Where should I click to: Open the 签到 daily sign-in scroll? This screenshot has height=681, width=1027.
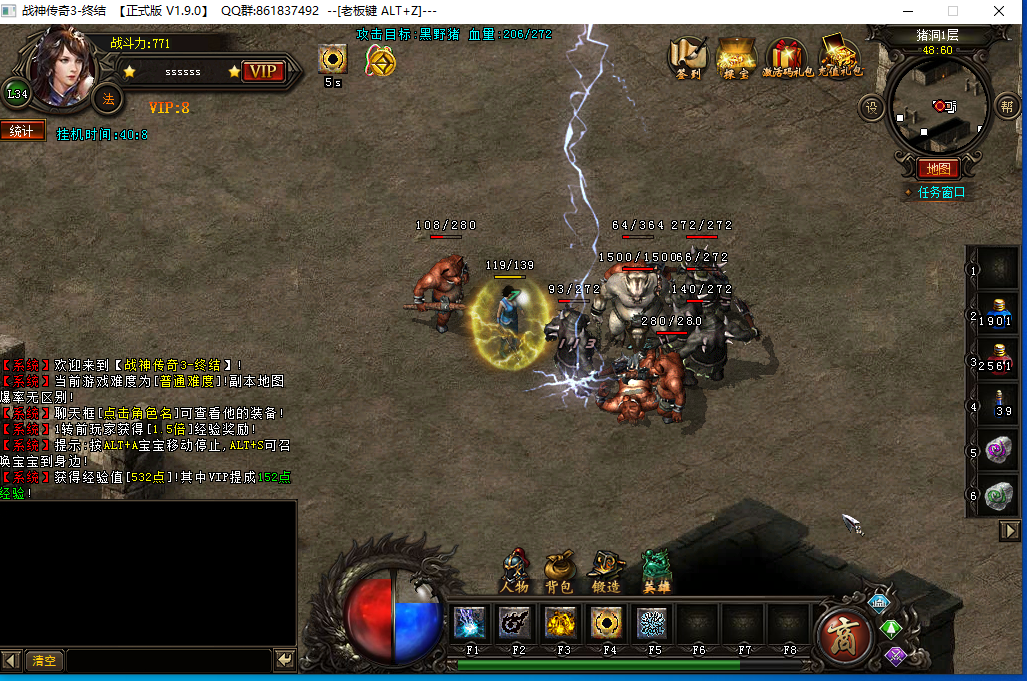point(687,57)
